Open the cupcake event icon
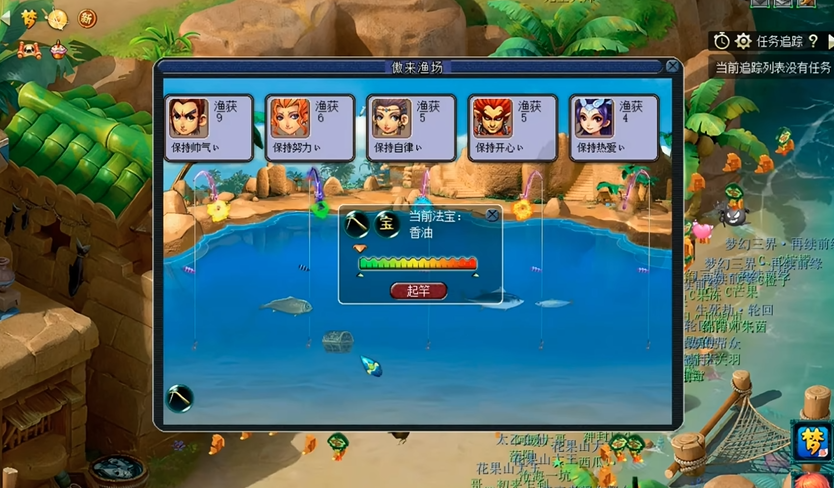This screenshot has width=834, height=488. click(x=58, y=49)
